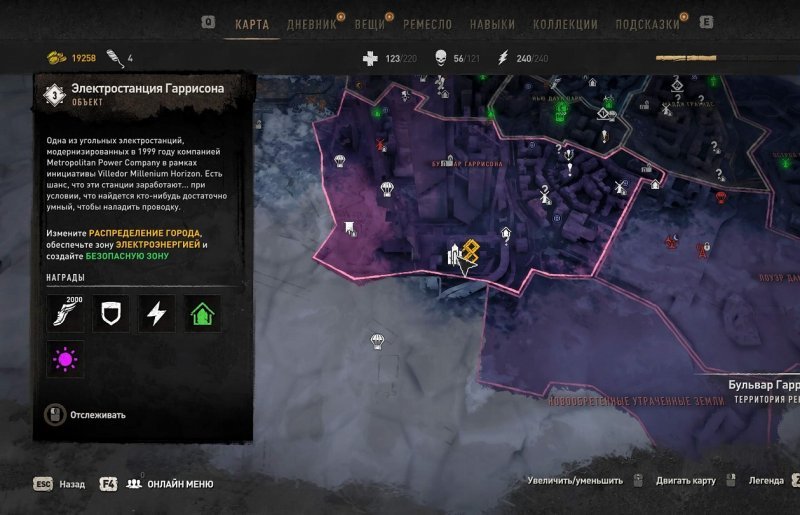Select the green house safe zone reward
800x515 pixels.
click(x=202, y=313)
